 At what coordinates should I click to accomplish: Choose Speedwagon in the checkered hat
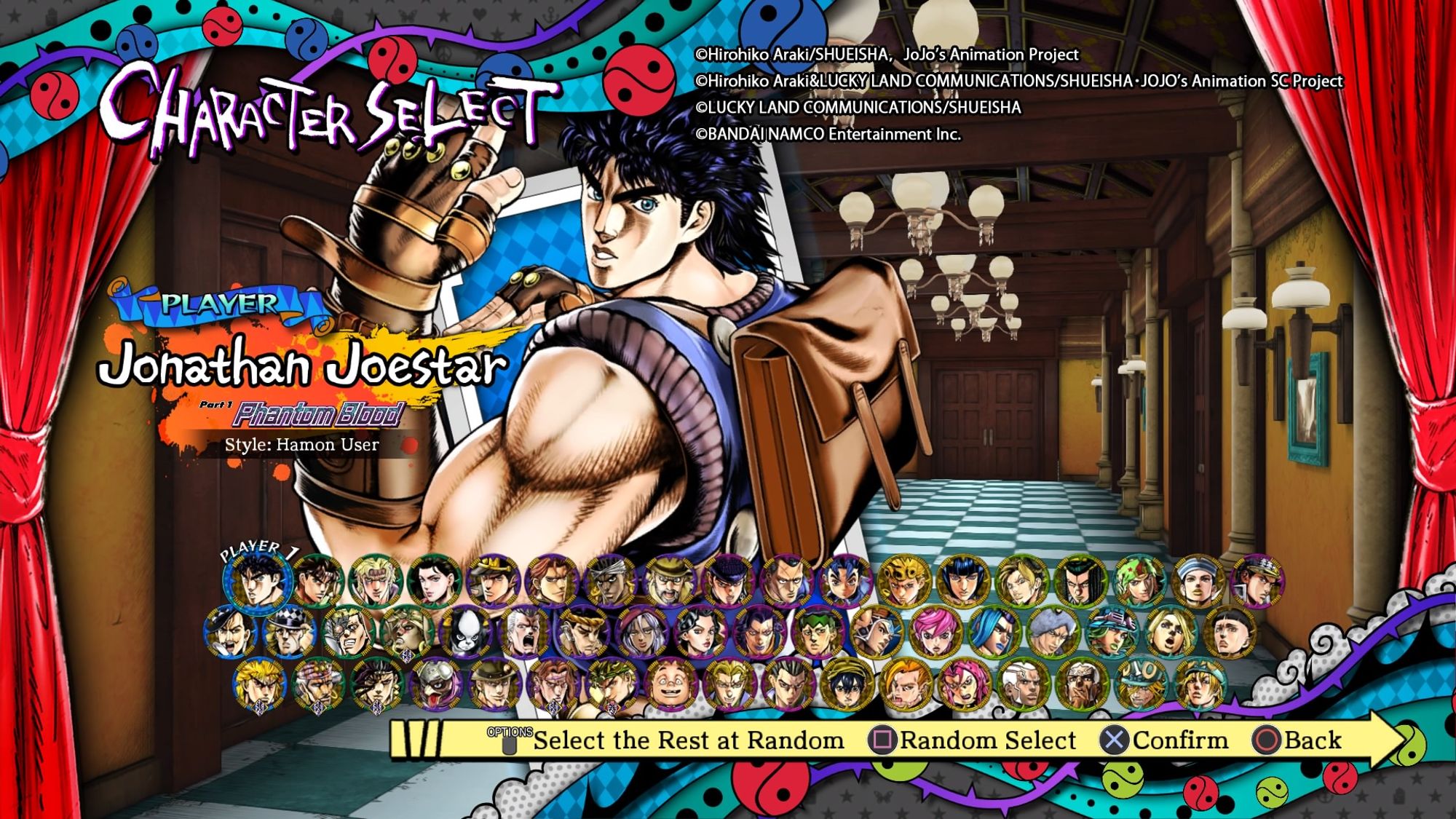pyautogui.click(x=290, y=633)
